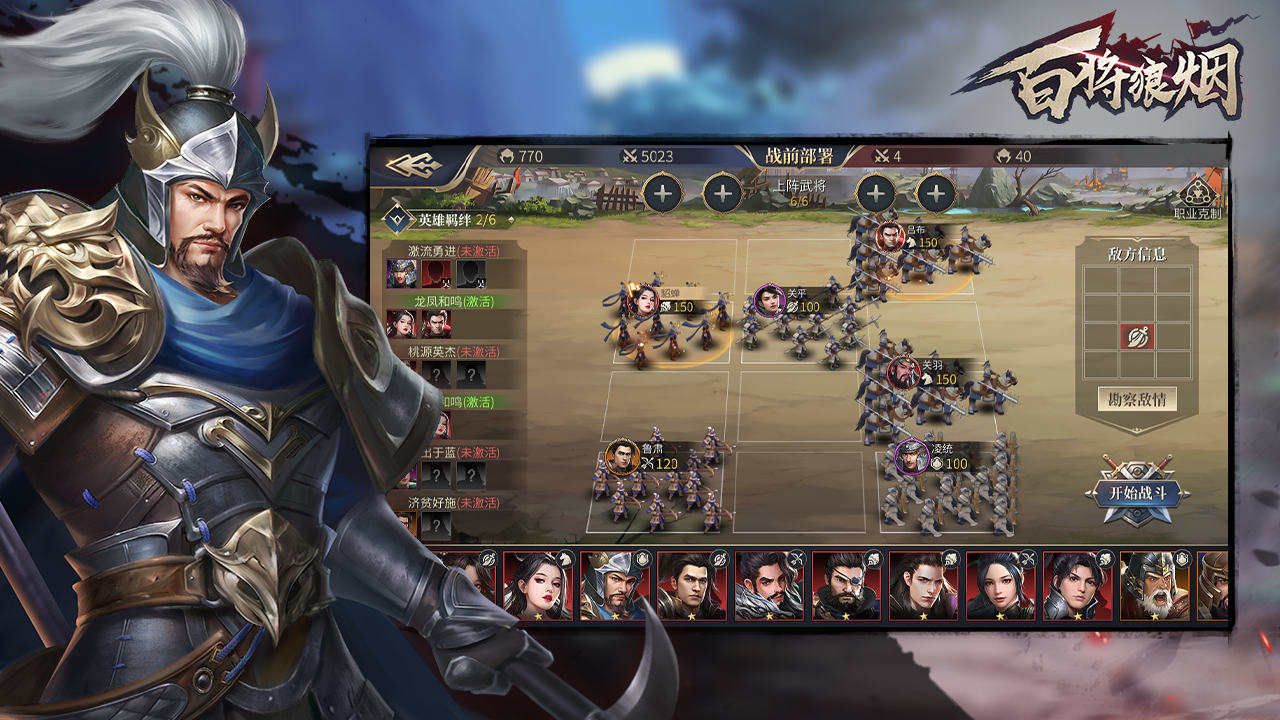The height and width of the screenshot is (720, 1280).
Task: Select the white-bearded general portrait in roster
Action: [1154, 586]
